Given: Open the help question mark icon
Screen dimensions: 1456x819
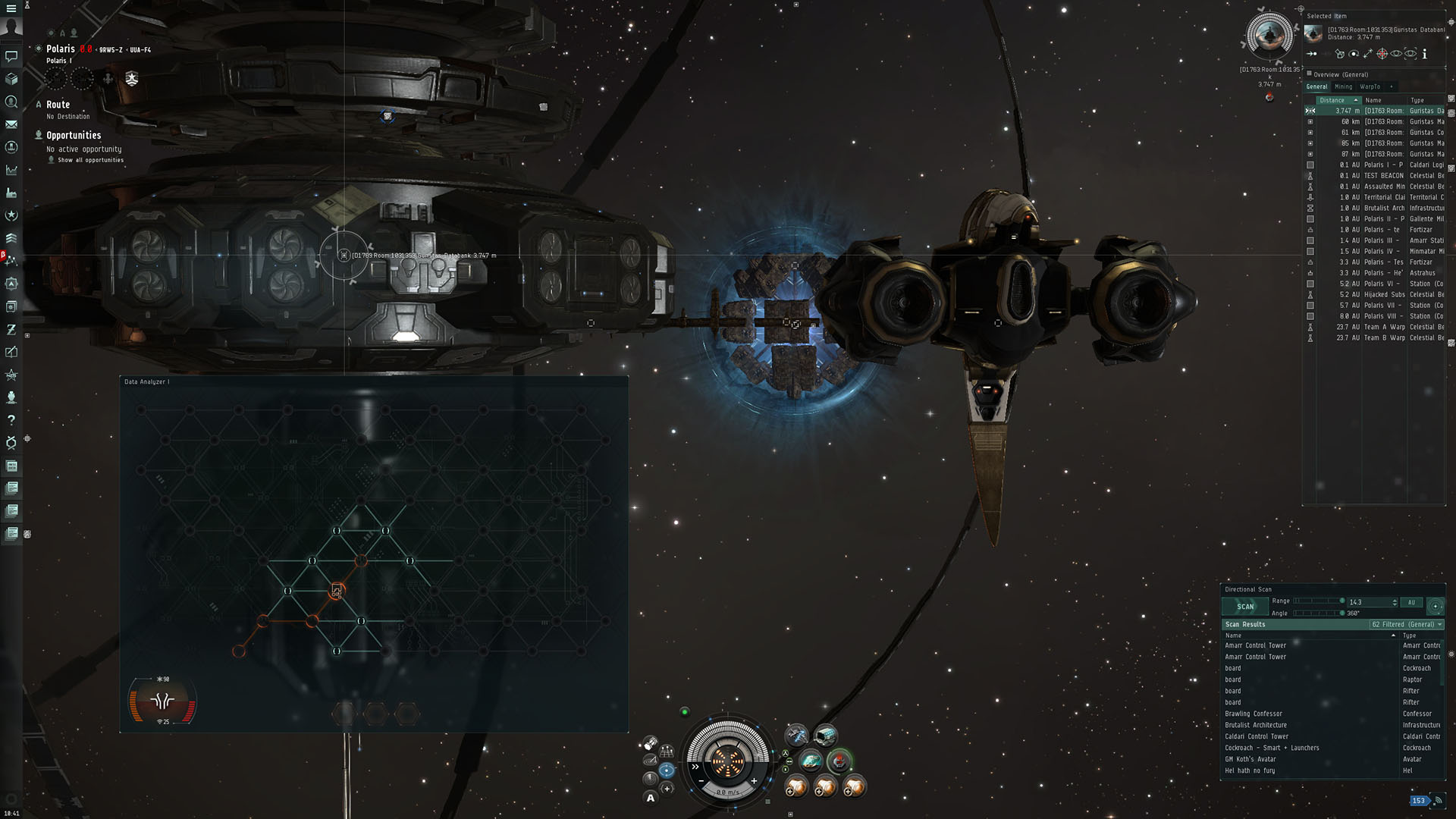Looking at the screenshot, I should point(11,419).
